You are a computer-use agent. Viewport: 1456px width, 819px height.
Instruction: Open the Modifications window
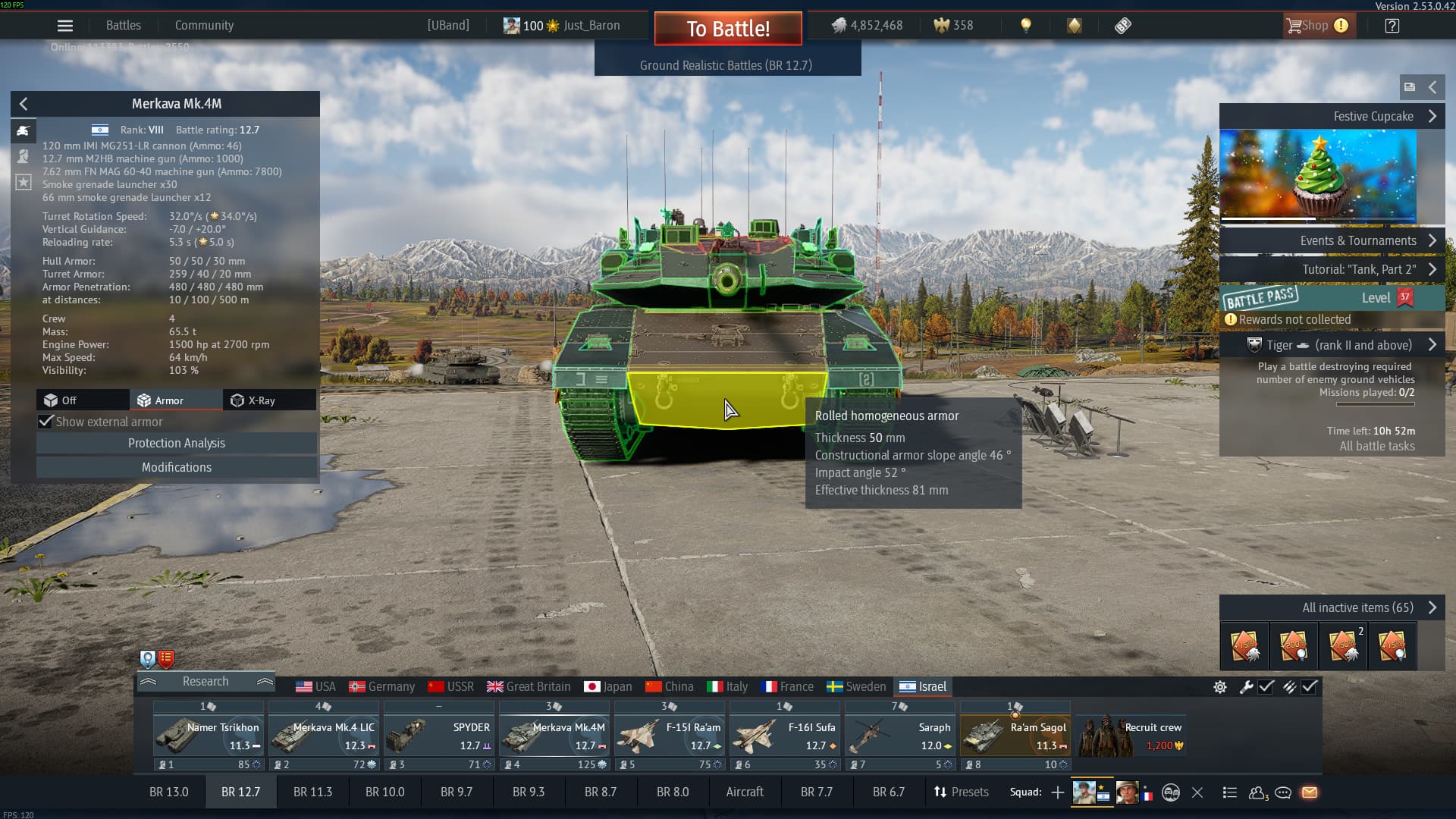[x=176, y=467]
